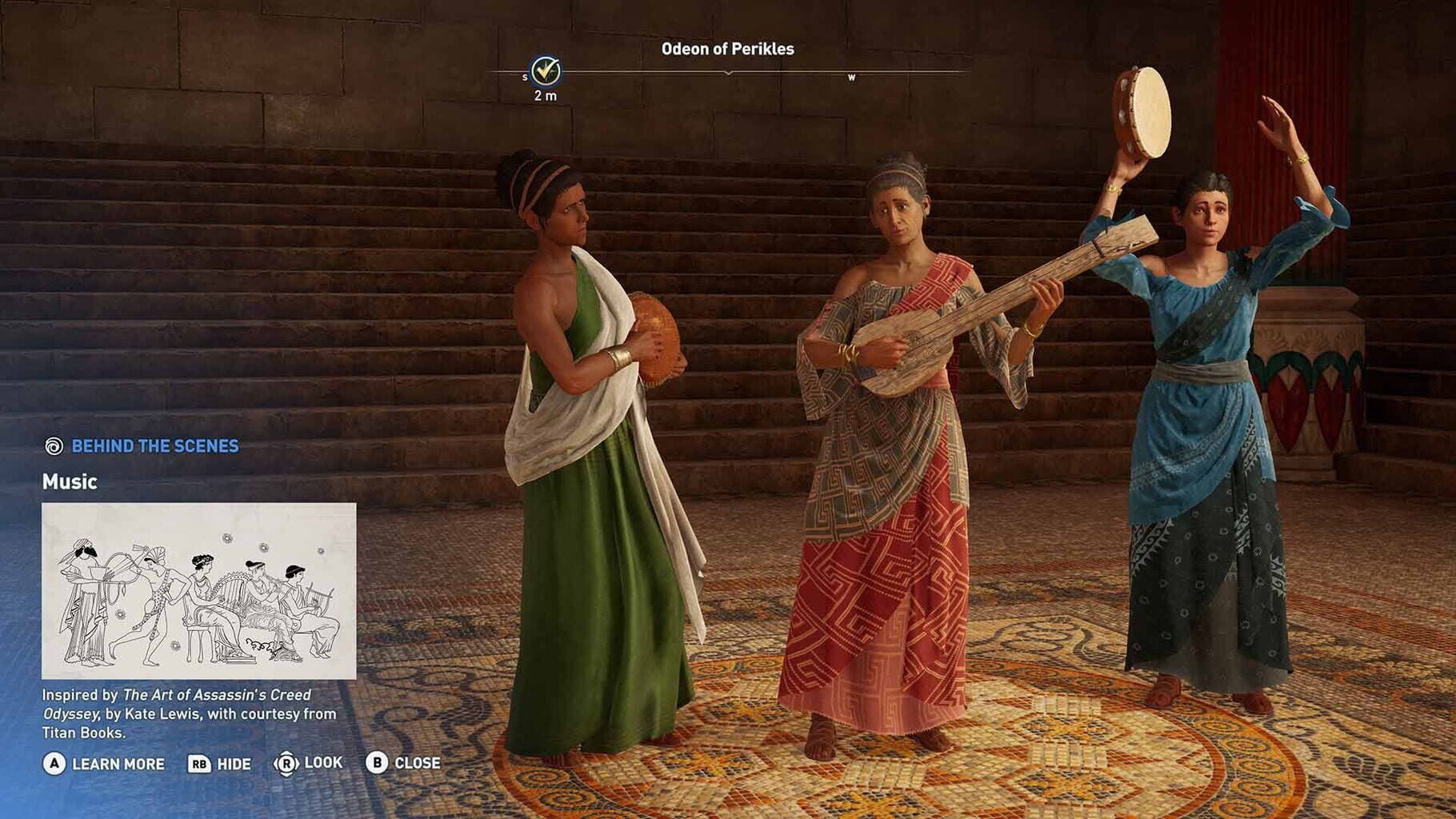Viewport: 1456px width, 819px height.
Task: Click the R stick Look icon
Action: point(288,764)
